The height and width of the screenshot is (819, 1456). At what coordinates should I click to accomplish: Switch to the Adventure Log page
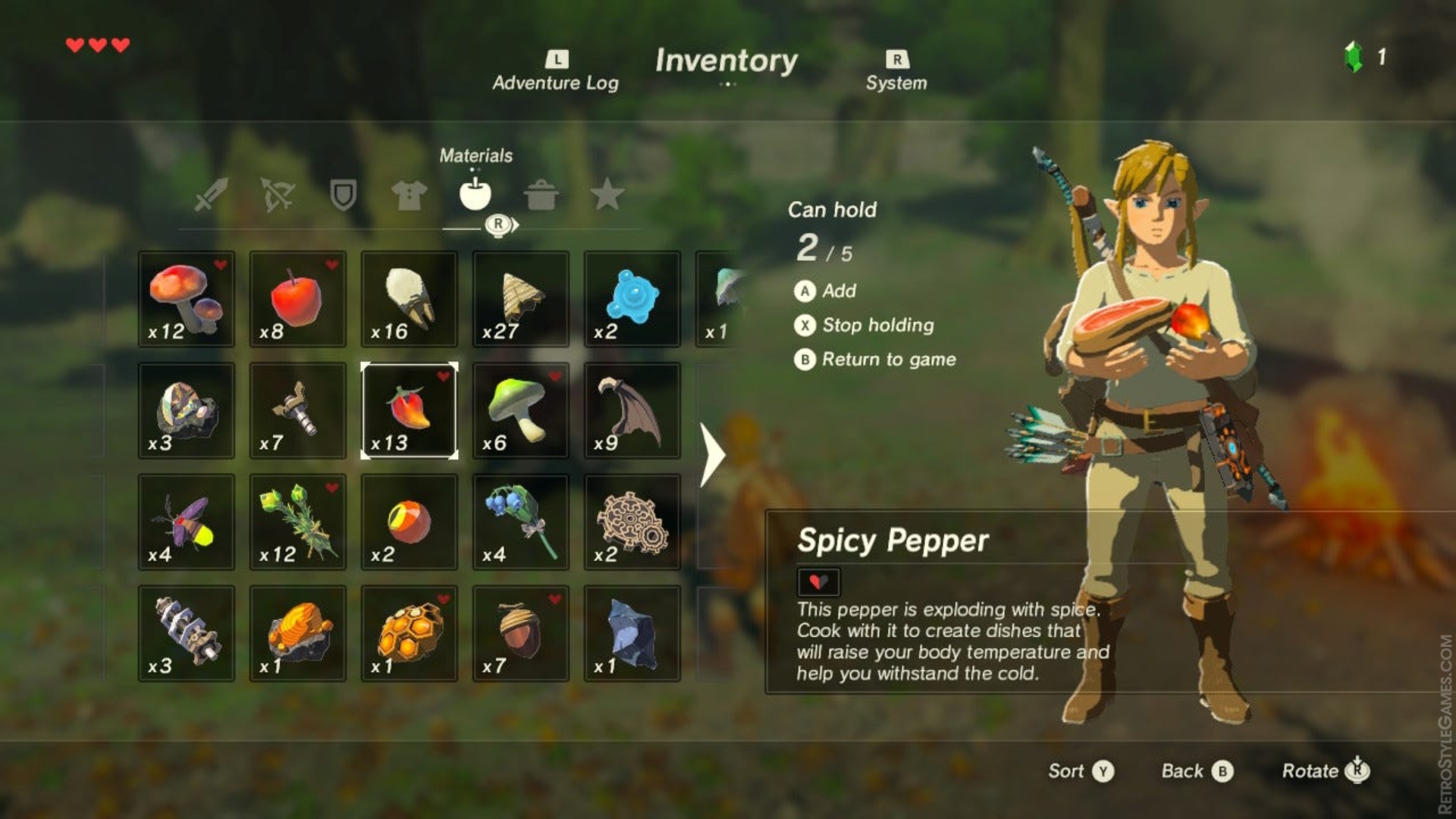click(x=556, y=73)
